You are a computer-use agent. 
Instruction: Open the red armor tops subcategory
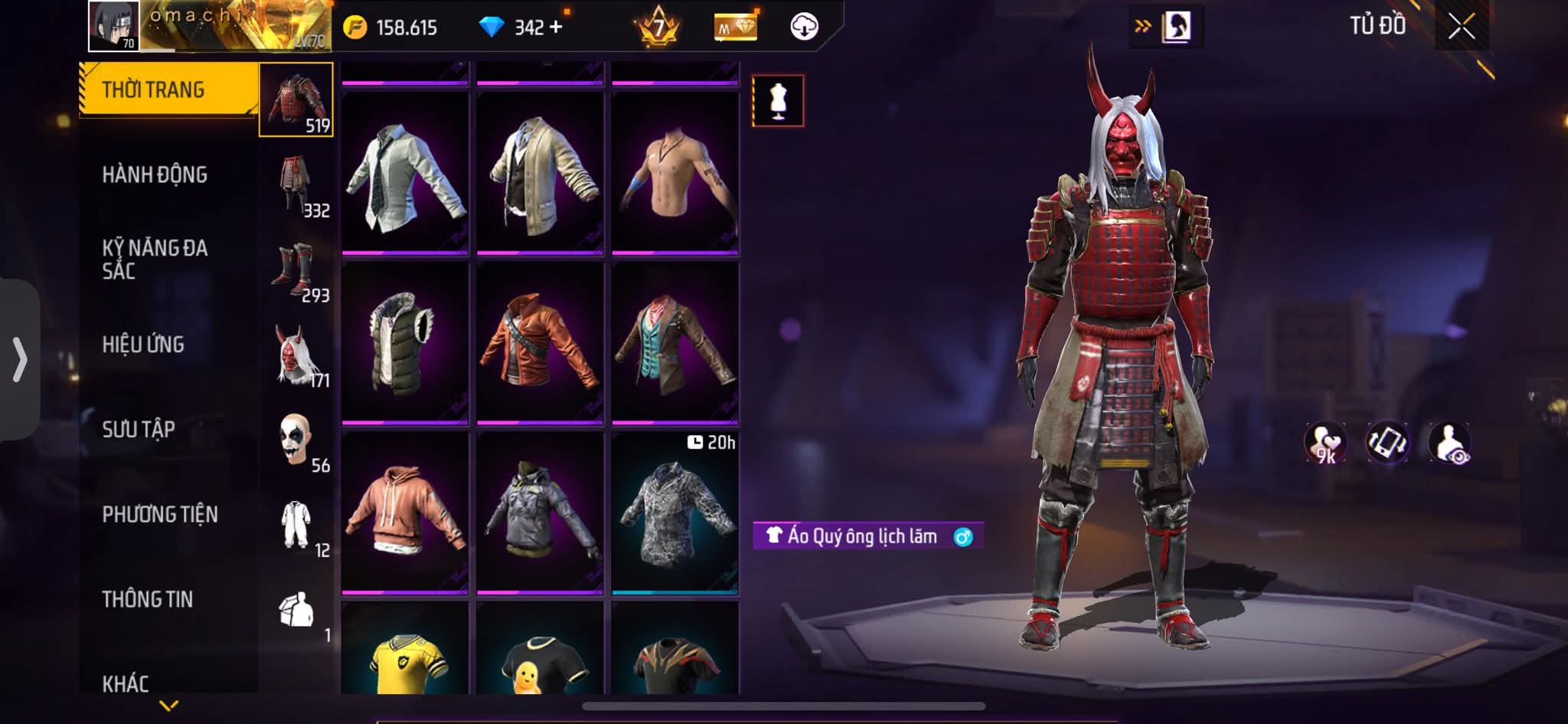pos(296,100)
